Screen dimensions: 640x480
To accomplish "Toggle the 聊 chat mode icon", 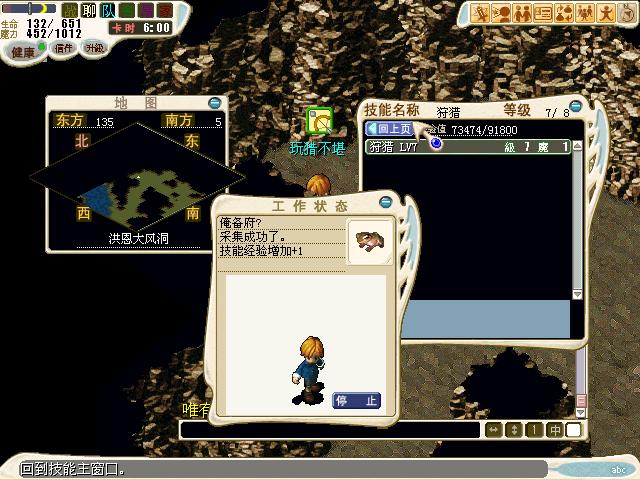I will (x=87, y=9).
